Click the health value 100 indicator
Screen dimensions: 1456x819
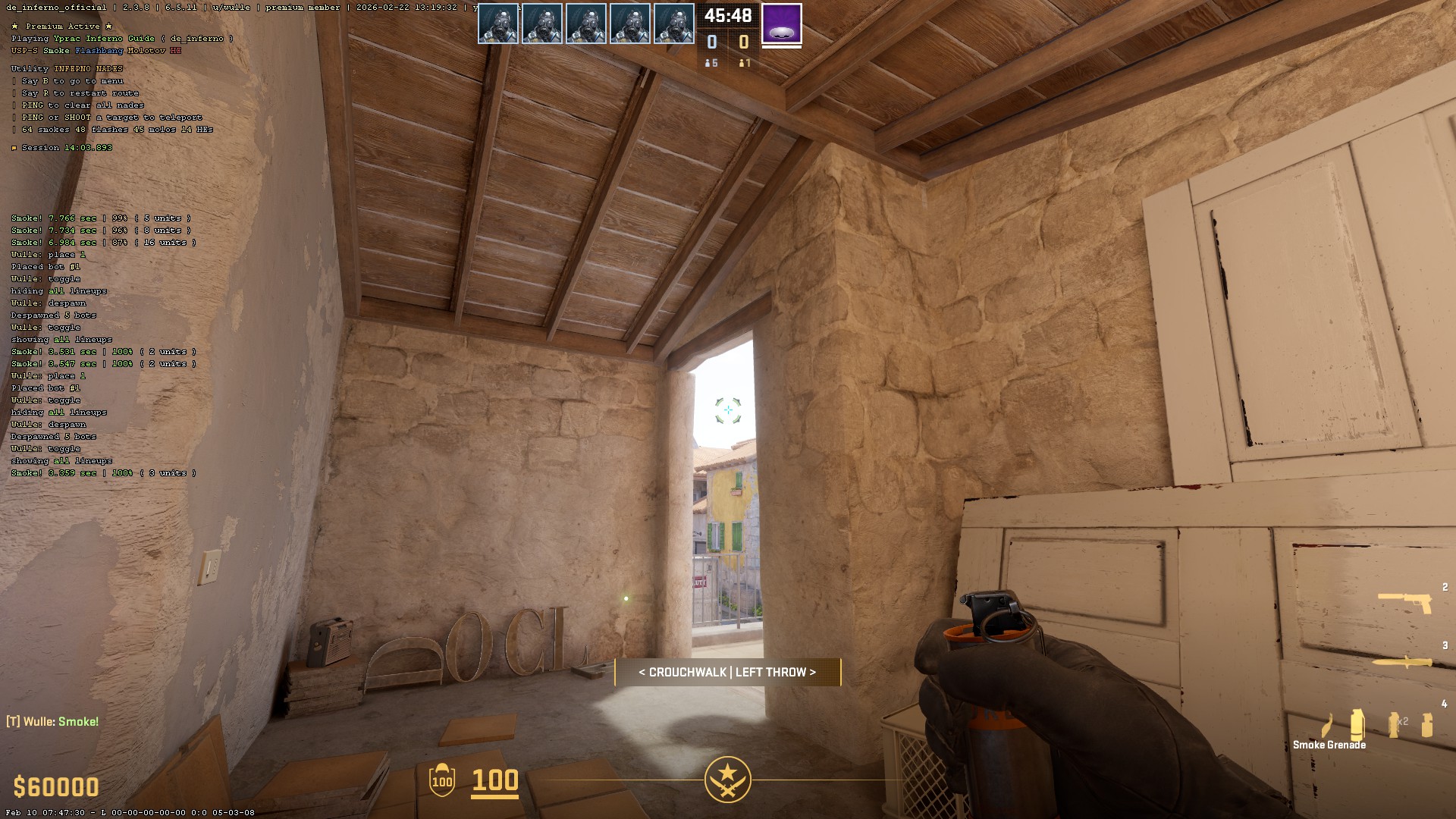pyautogui.click(x=493, y=780)
